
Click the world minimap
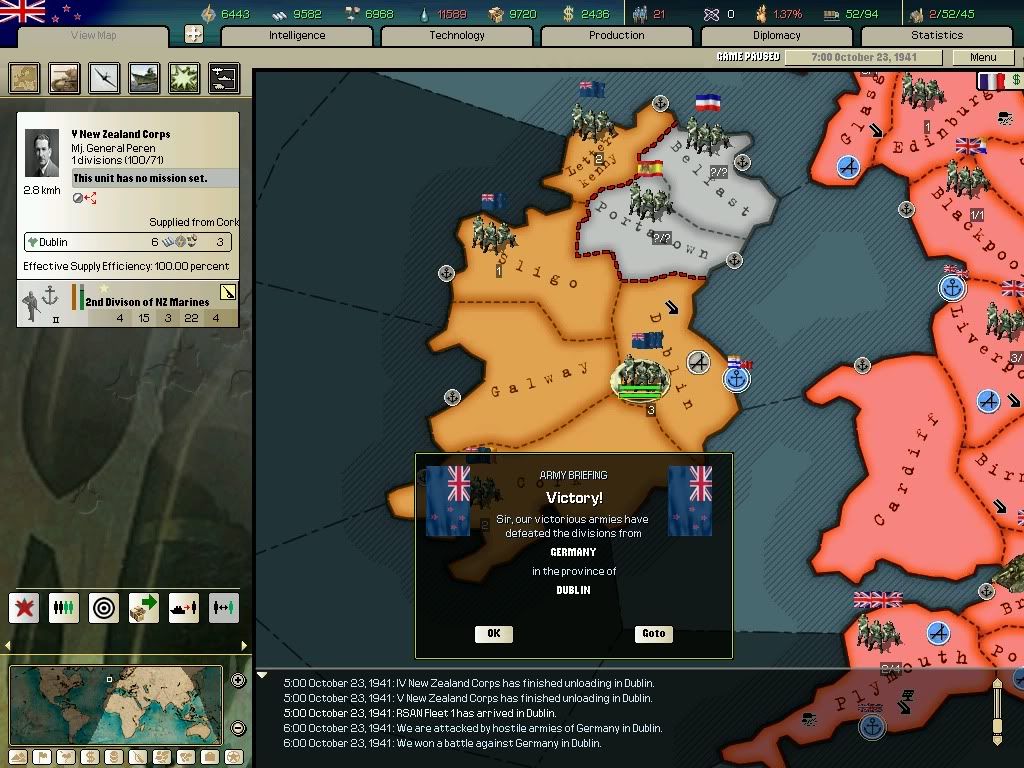click(116, 705)
